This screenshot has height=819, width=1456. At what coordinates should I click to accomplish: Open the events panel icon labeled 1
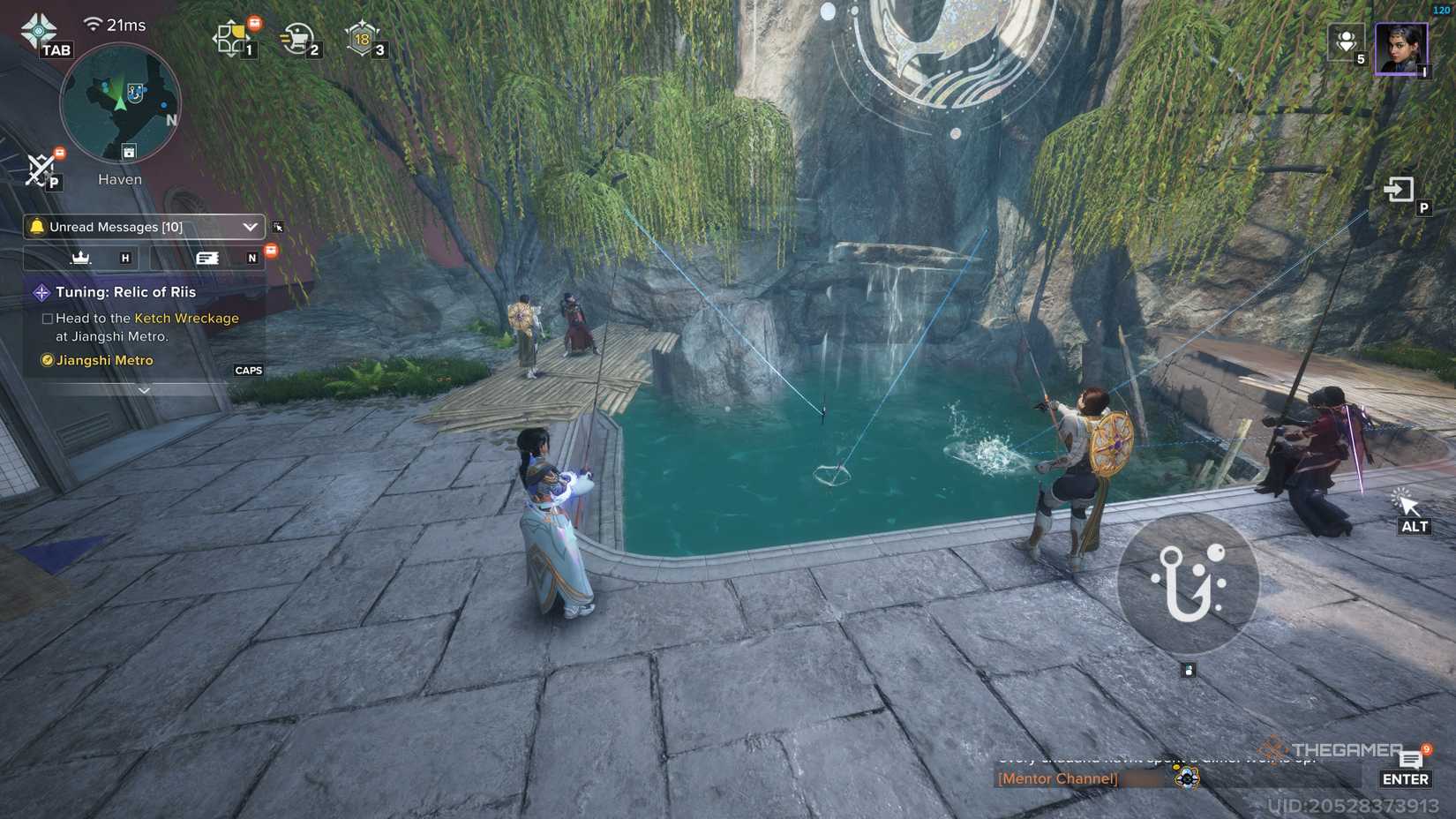tap(233, 35)
